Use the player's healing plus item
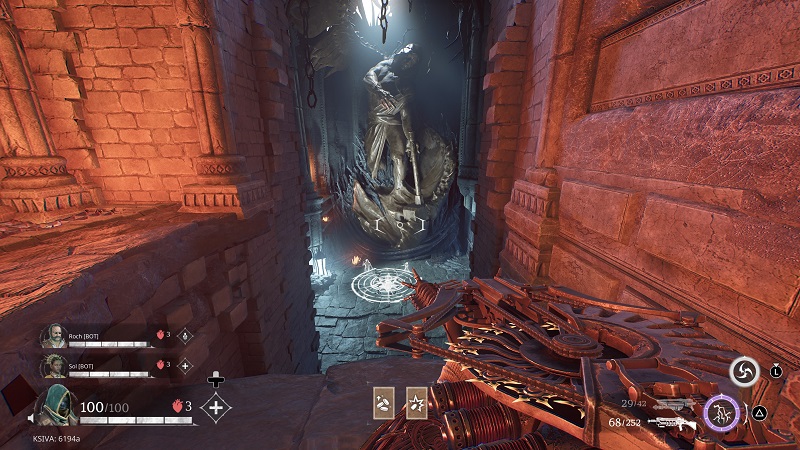 pos(216,406)
